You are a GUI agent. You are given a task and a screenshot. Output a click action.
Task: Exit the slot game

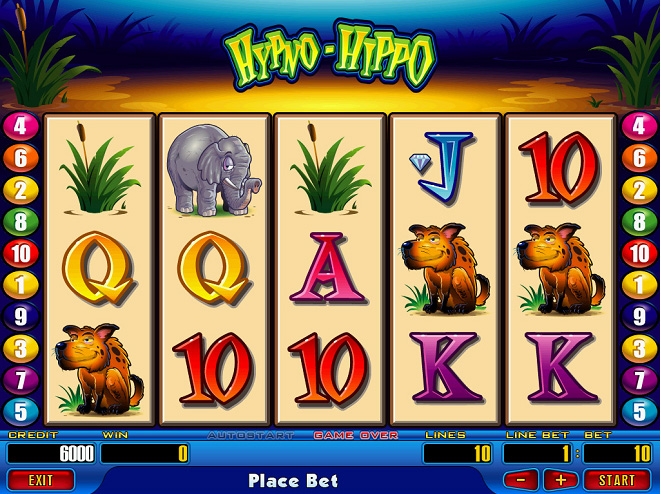click(x=40, y=480)
